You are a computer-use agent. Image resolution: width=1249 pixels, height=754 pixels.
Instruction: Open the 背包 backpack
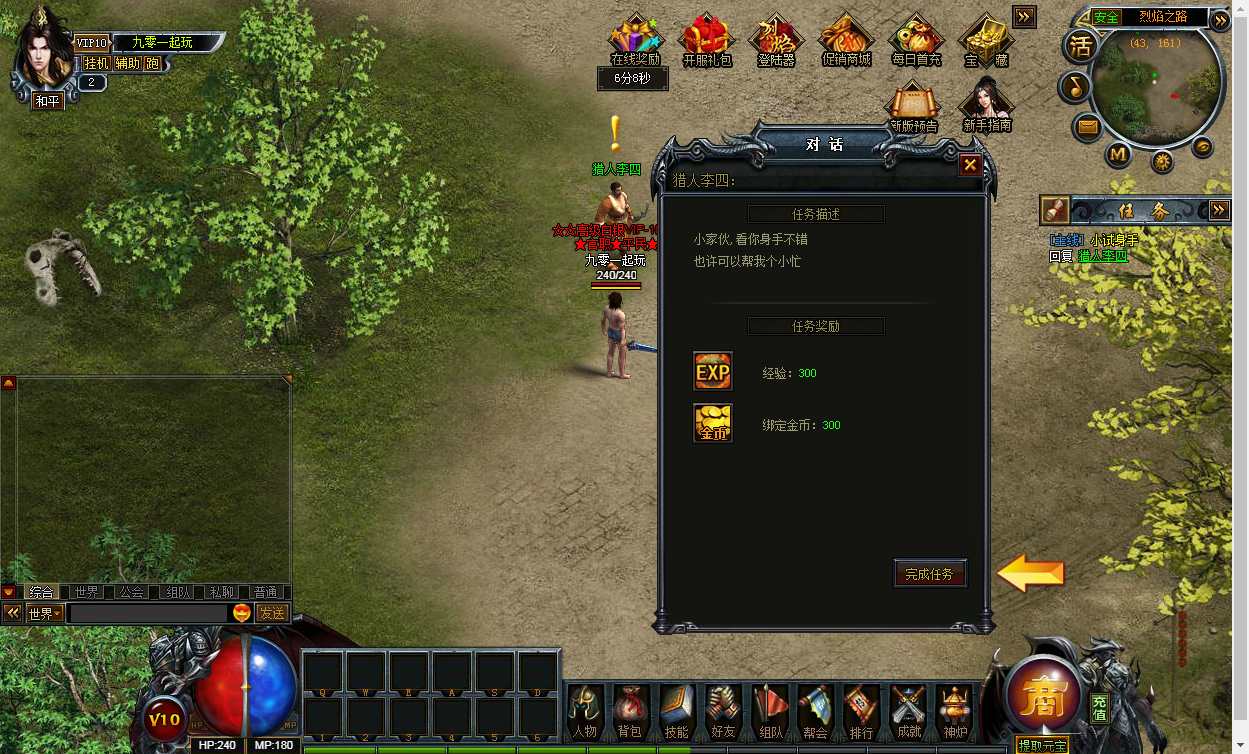pos(630,711)
